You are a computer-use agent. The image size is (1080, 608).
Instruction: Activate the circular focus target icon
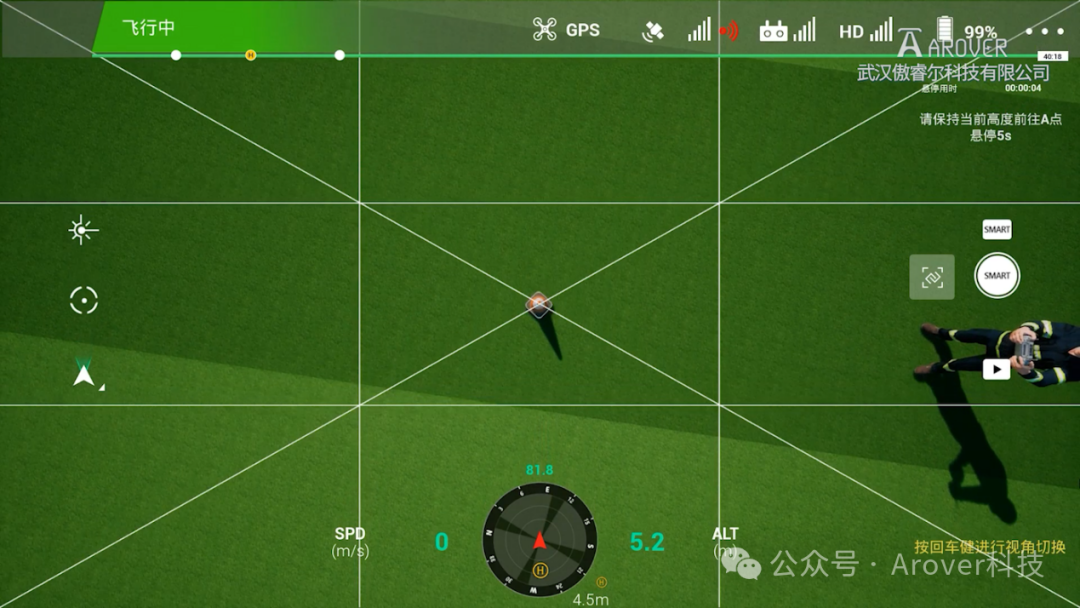point(83,300)
